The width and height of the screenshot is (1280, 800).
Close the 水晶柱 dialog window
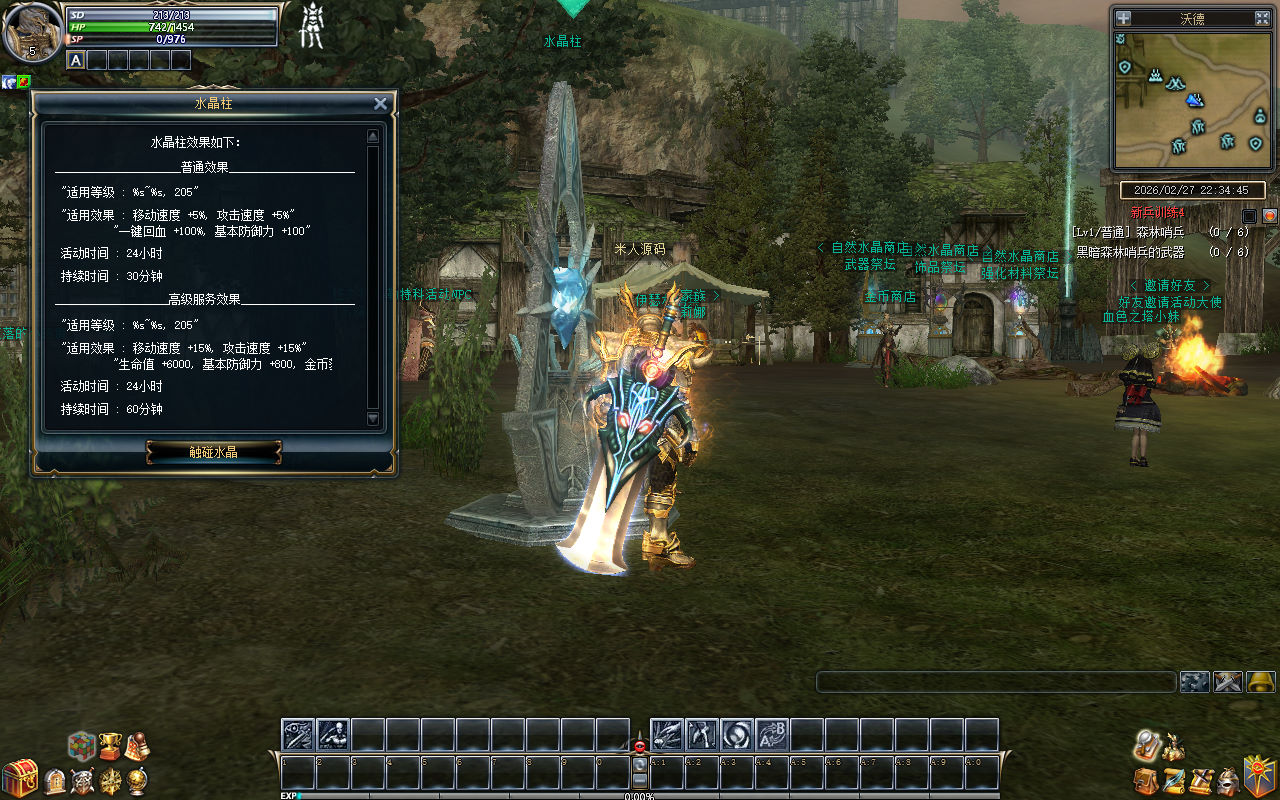pyautogui.click(x=380, y=104)
